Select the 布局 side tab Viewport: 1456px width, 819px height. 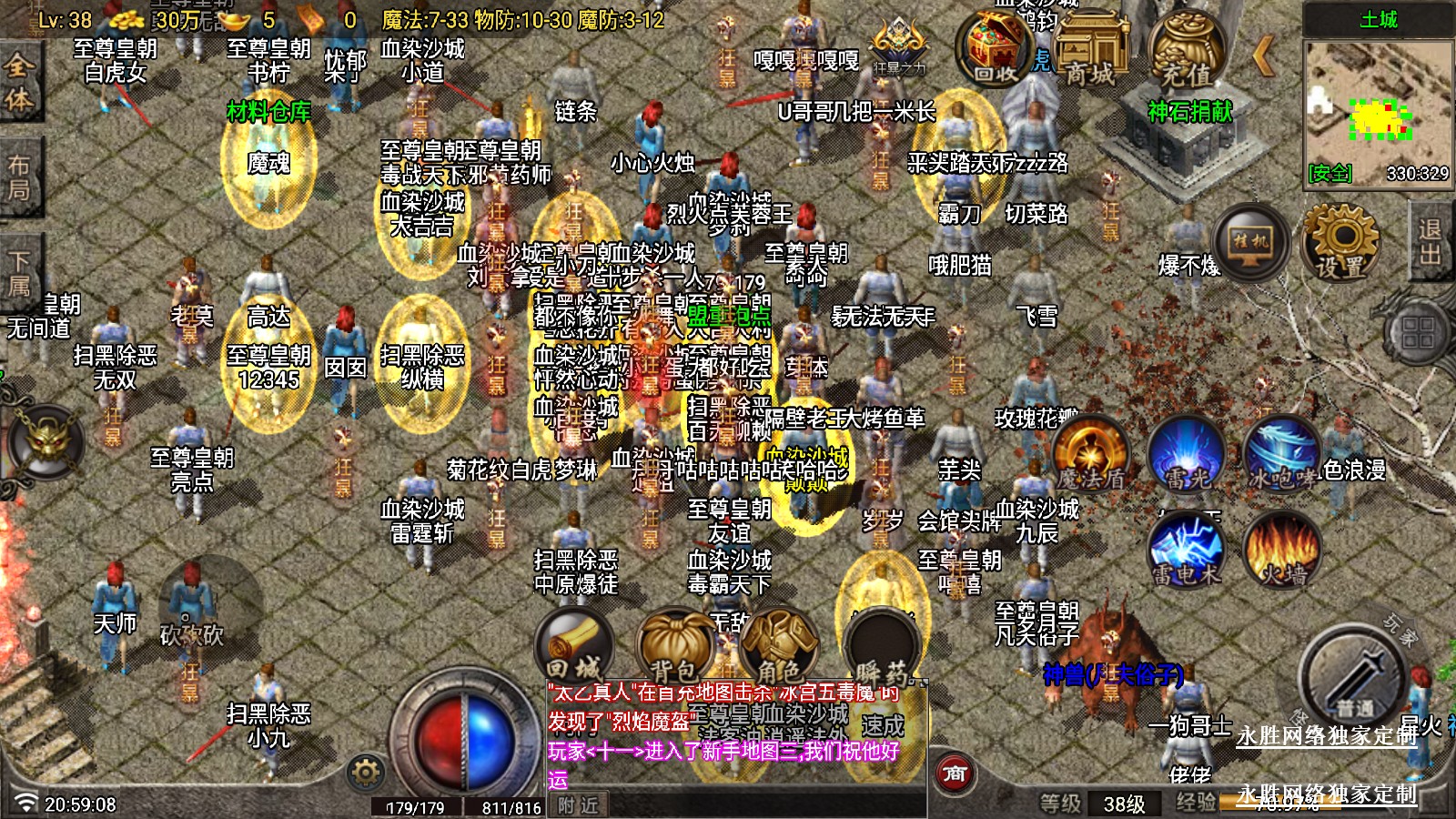click(x=18, y=177)
